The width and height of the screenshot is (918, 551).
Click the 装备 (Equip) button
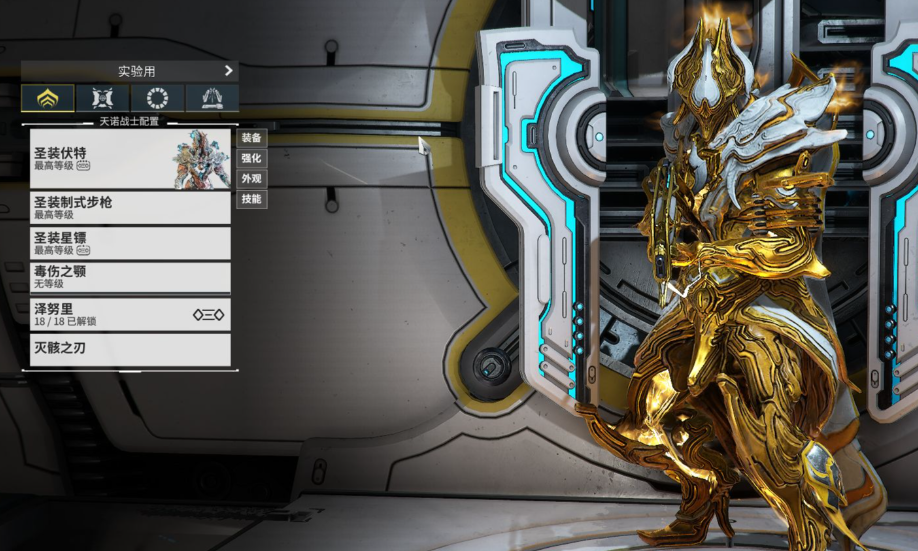pos(251,138)
